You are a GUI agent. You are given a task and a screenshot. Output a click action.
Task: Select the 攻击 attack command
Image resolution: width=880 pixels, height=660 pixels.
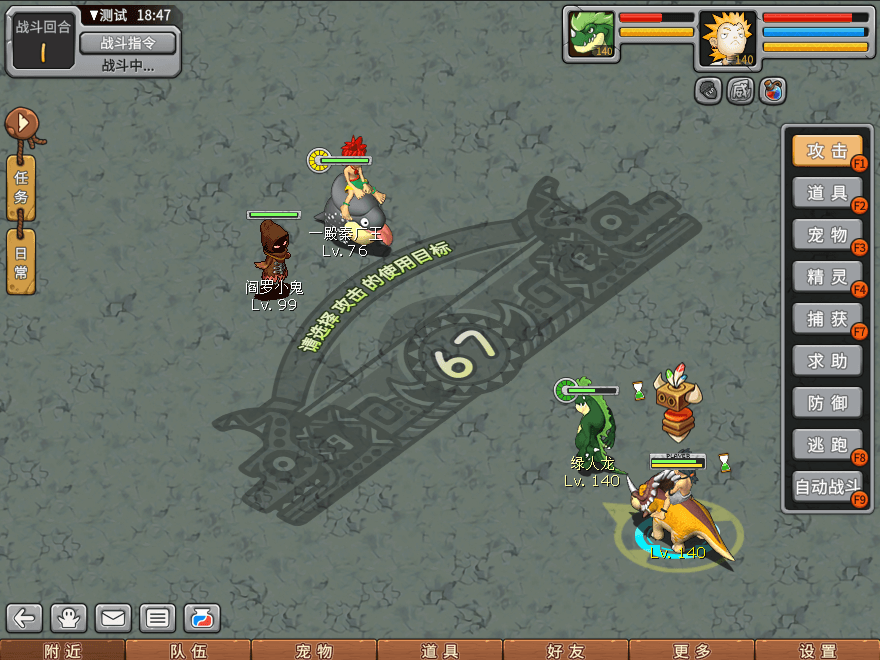point(827,151)
